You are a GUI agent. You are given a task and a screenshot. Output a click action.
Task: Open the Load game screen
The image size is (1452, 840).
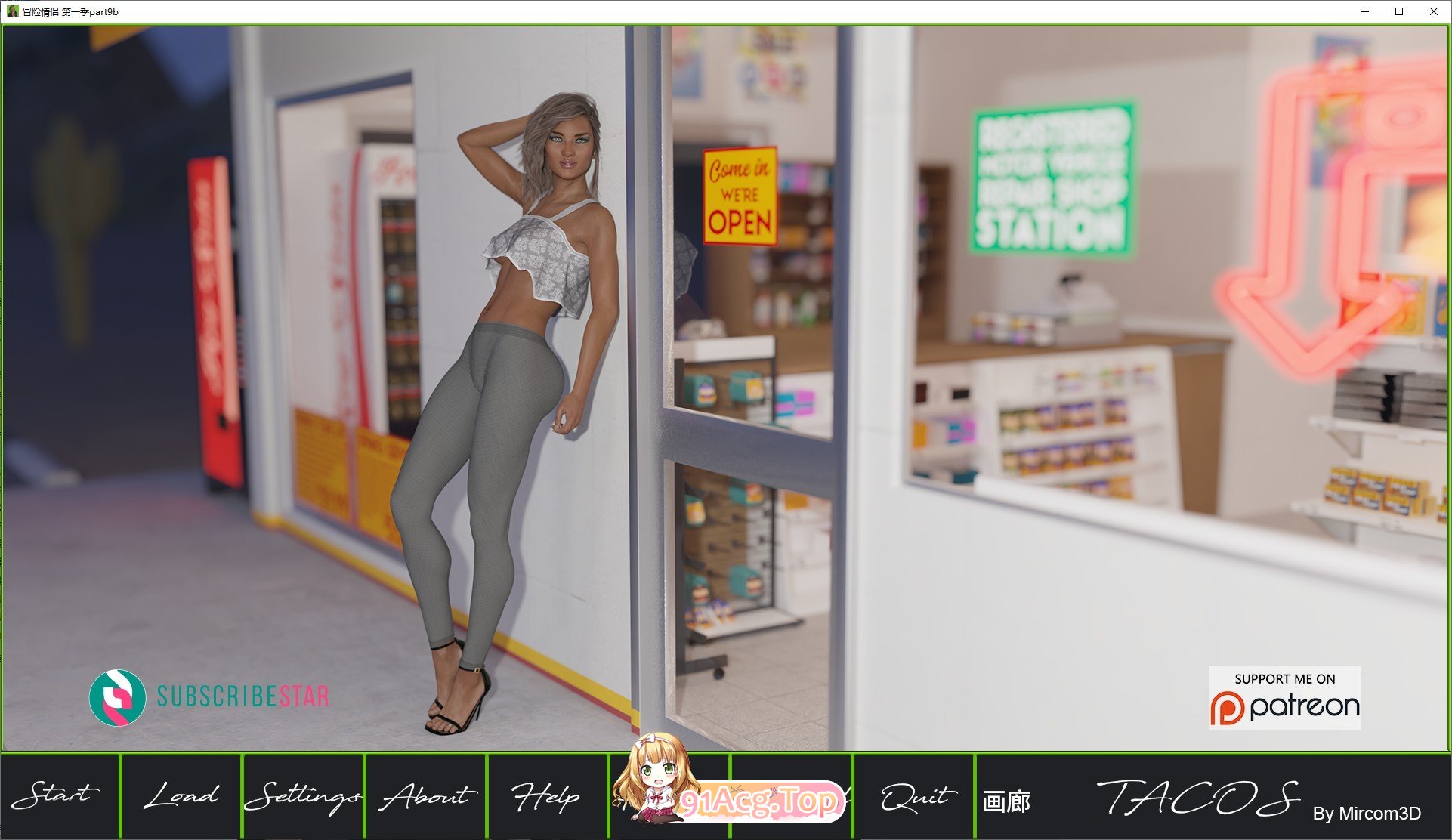(x=180, y=796)
